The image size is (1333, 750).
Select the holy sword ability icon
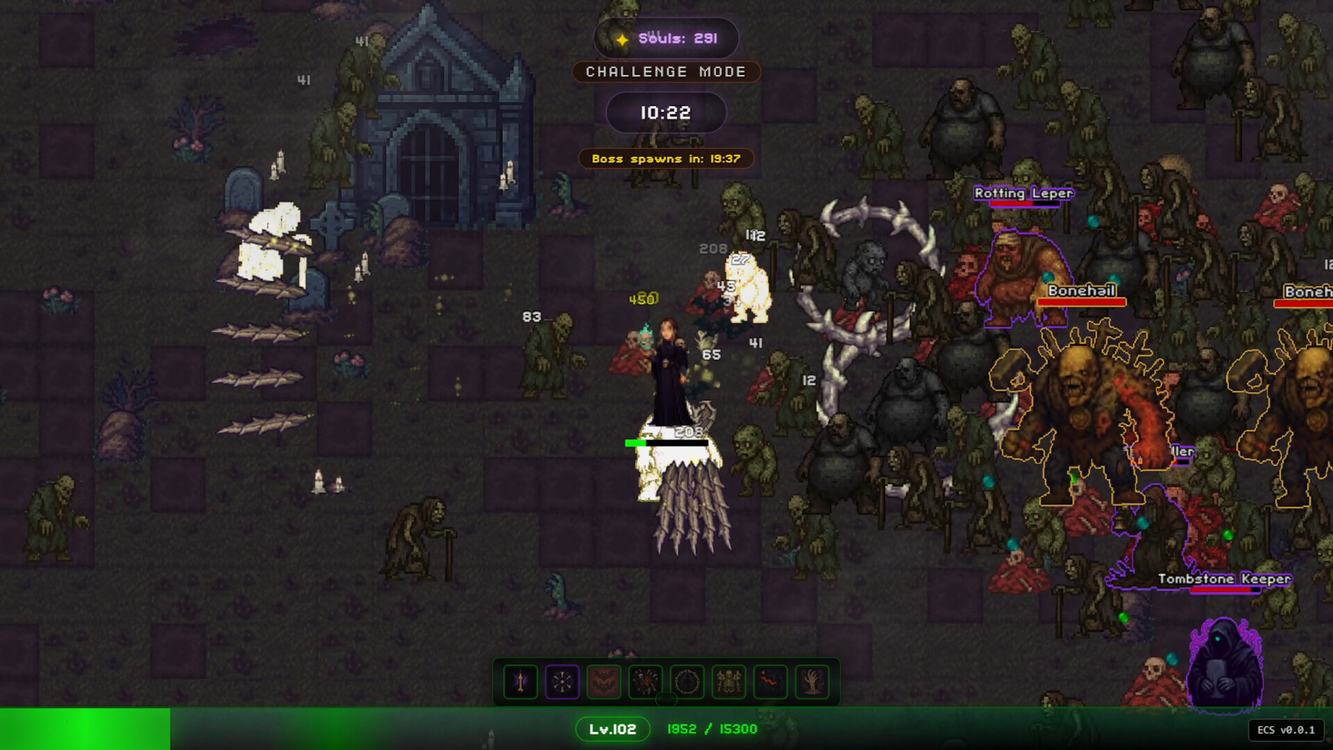click(x=520, y=681)
